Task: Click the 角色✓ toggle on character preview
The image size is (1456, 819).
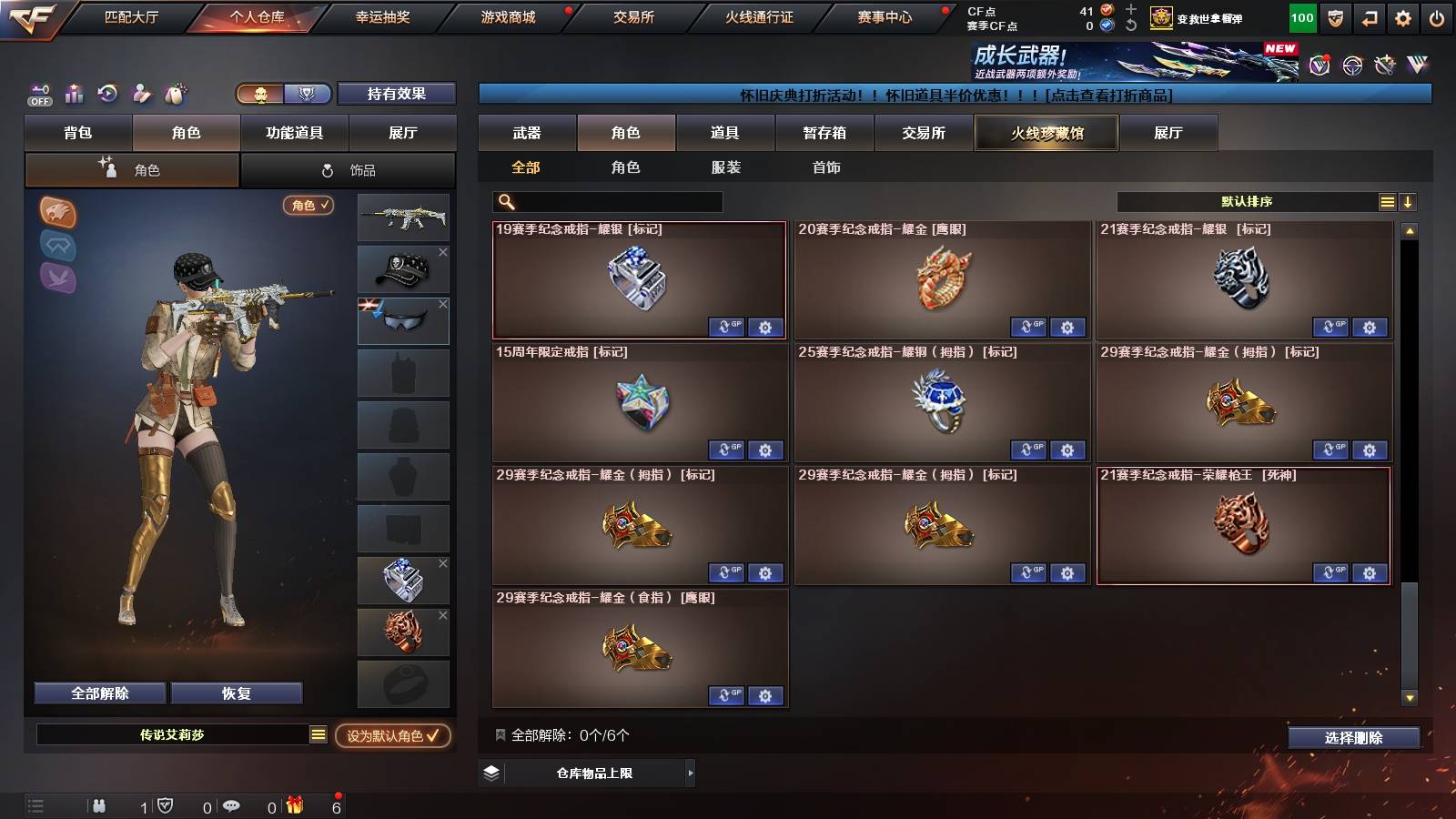Action: 307,207
